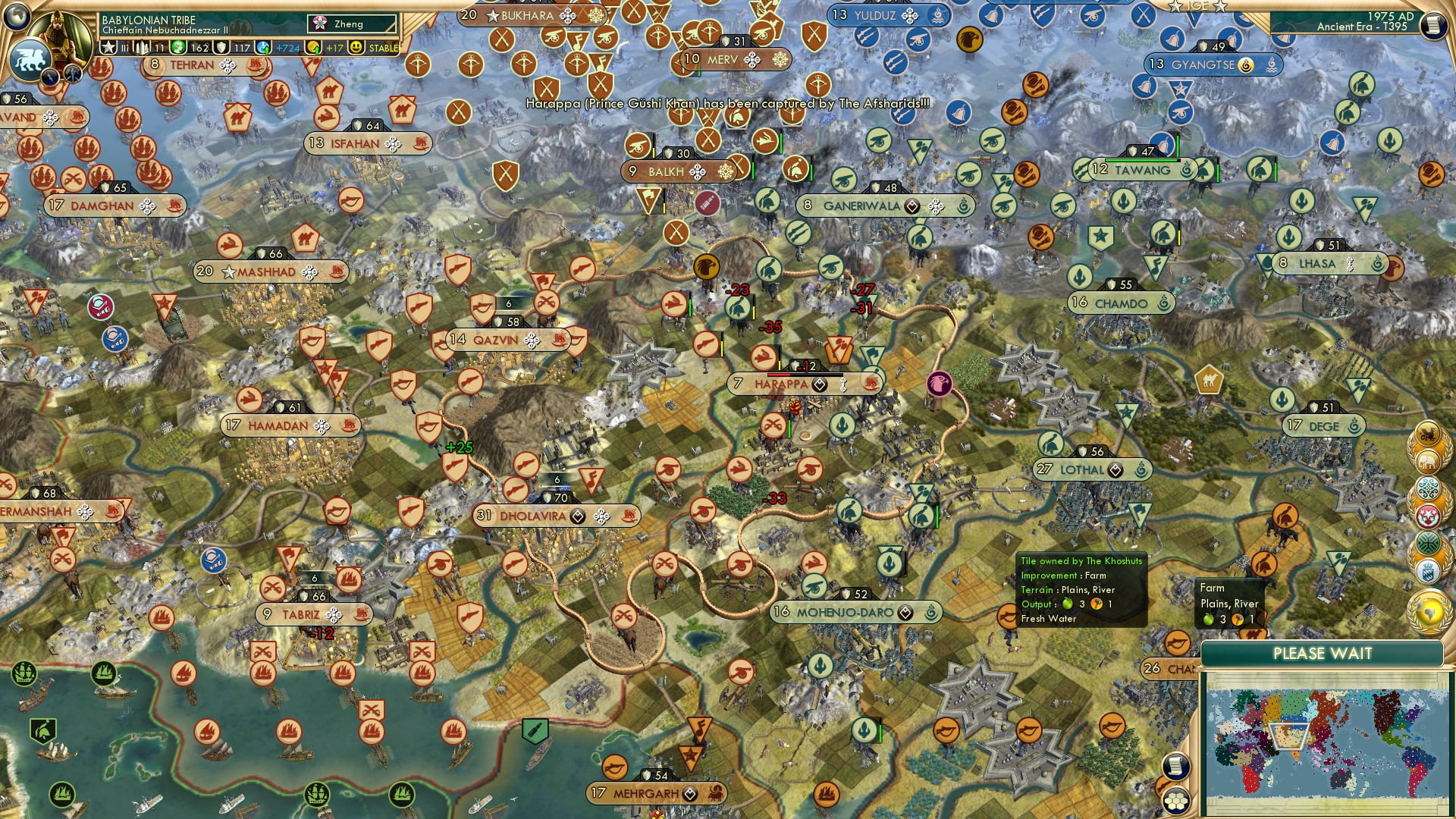Open the elephant resource notification badge
Screen dimensions: 1456x819
(x=1427, y=461)
